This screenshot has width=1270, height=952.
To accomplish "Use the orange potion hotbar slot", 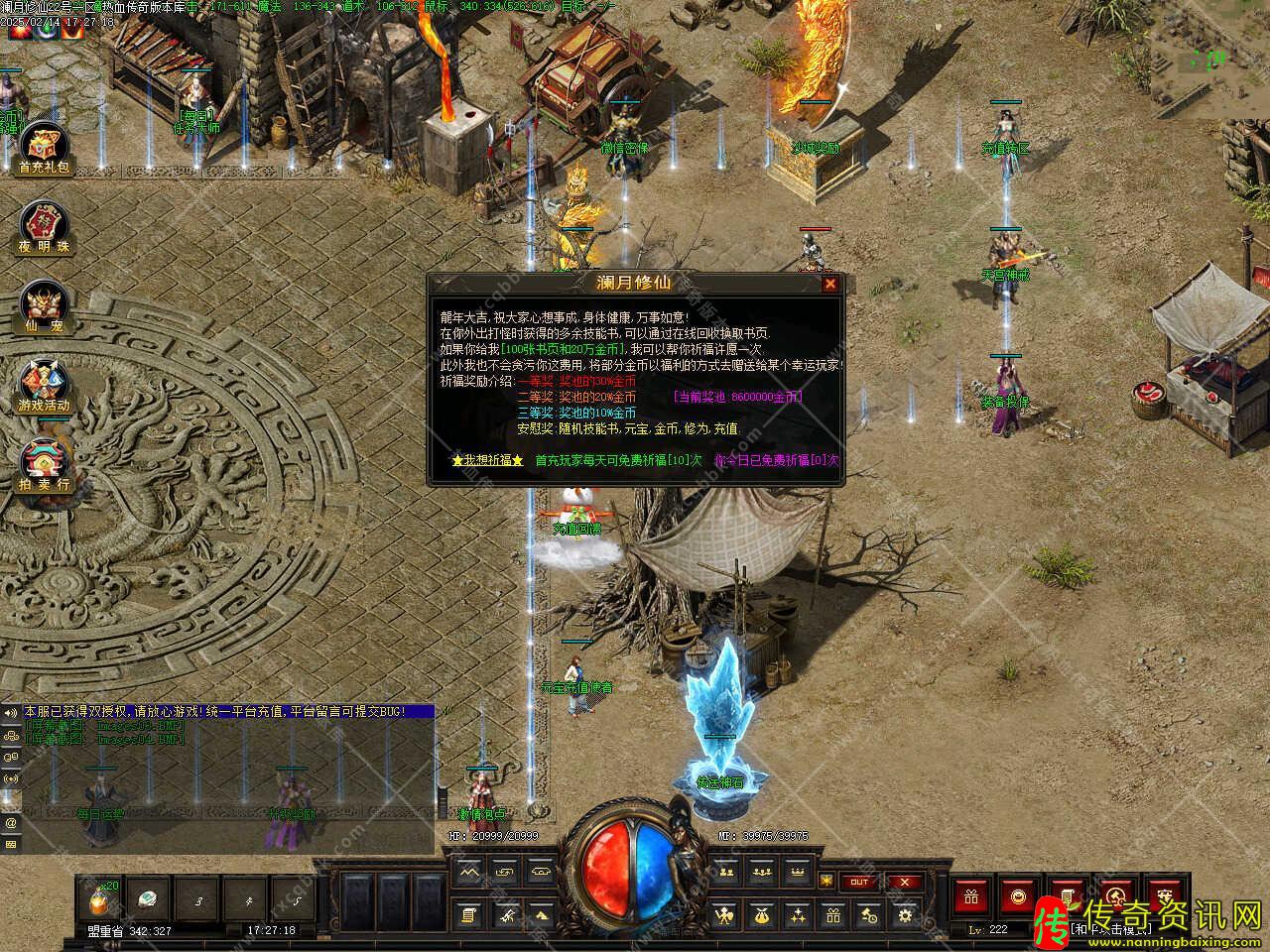I will click(103, 899).
